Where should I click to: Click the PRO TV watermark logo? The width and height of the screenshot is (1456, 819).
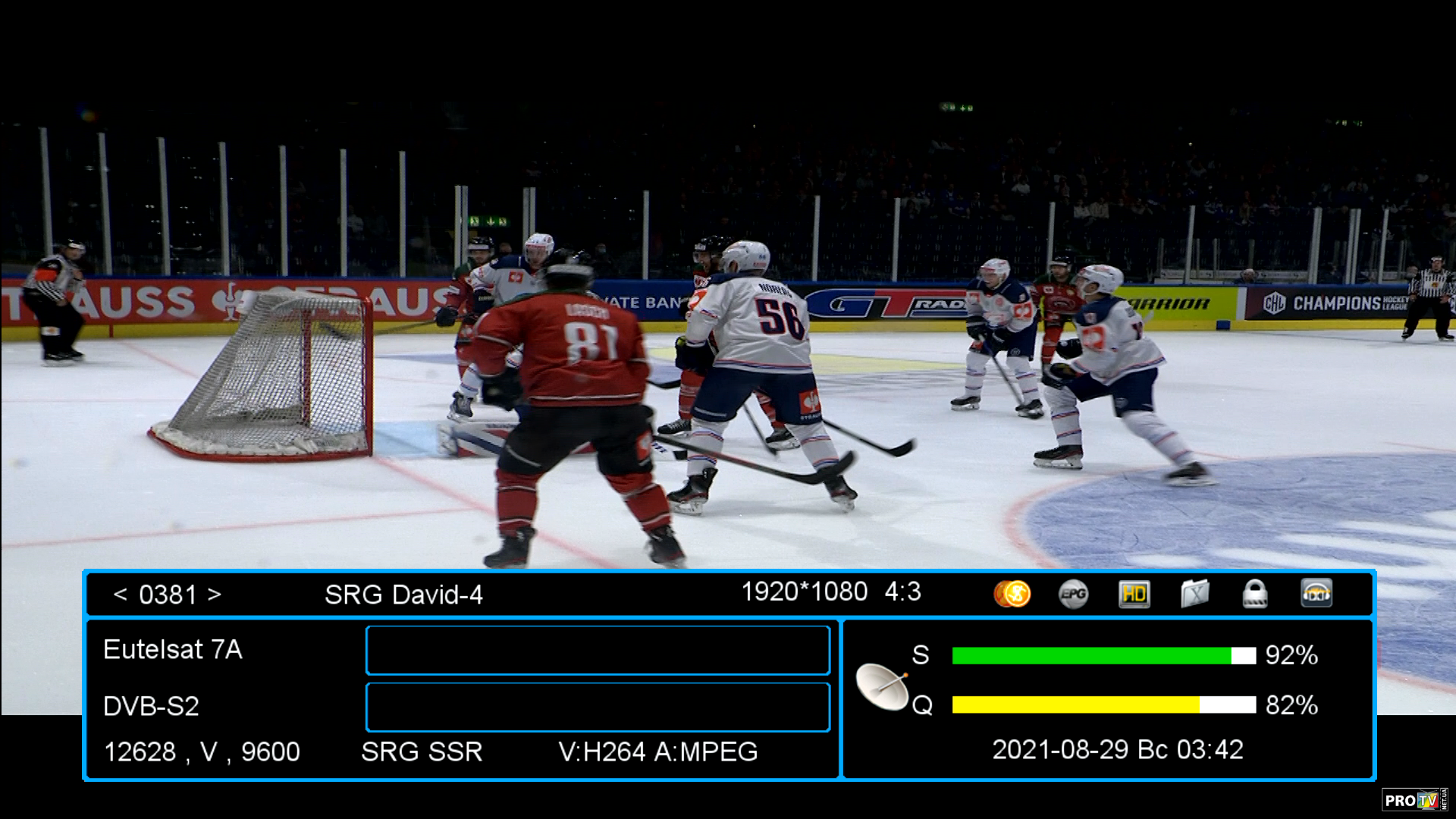(x=1414, y=800)
